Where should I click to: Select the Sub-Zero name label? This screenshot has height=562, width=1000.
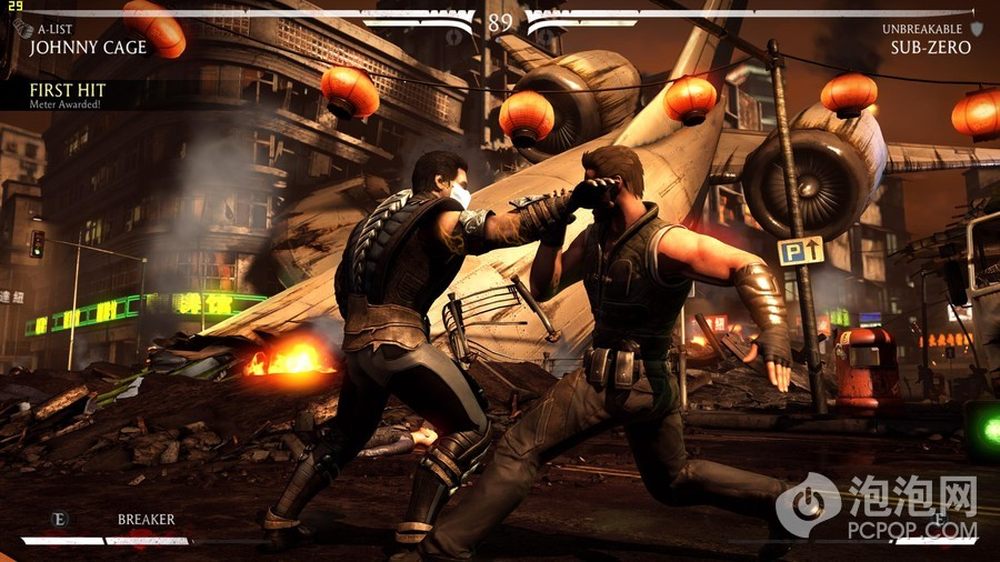pos(930,47)
